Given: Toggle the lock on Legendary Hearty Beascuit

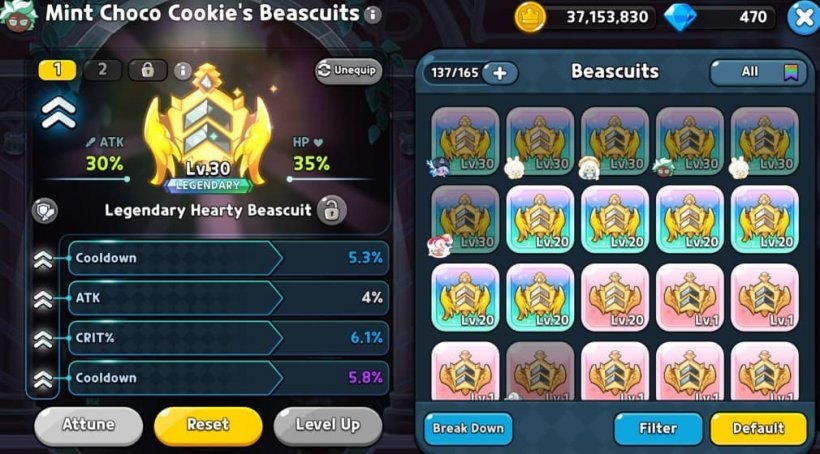Looking at the screenshot, I should coord(331,210).
